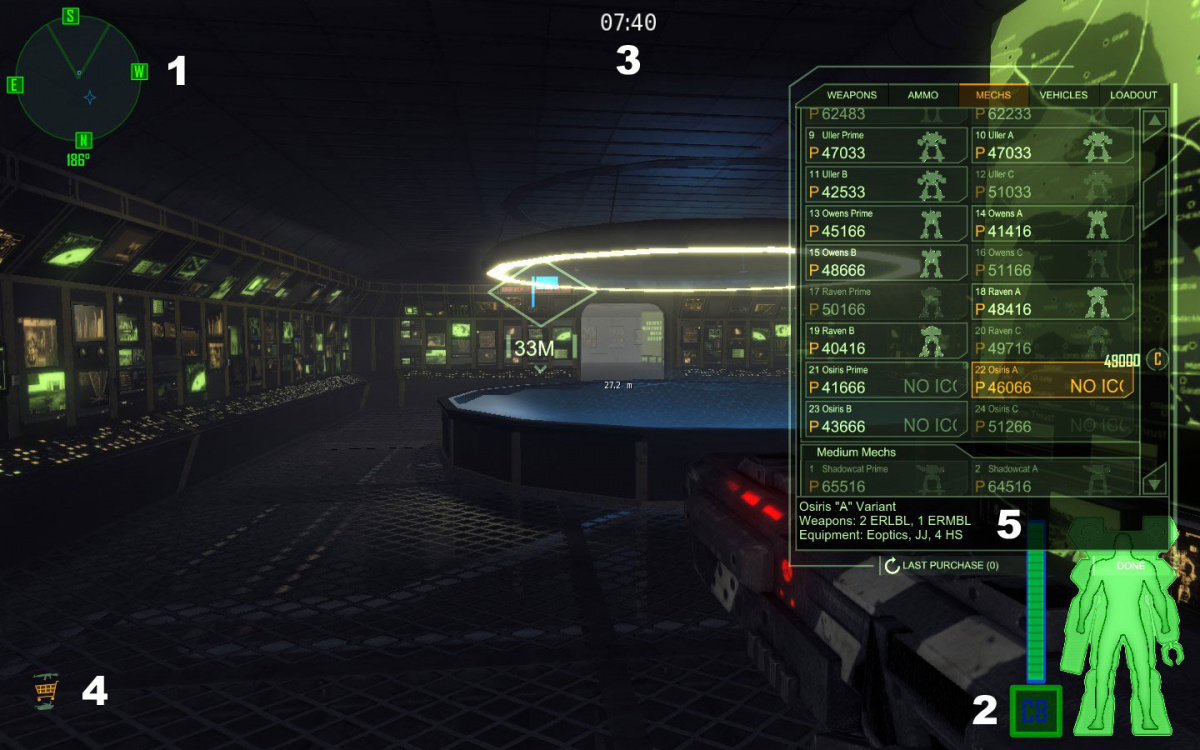Viewport: 1200px width, 750px height.
Task: Open the Ammo tab
Action: (923, 95)
